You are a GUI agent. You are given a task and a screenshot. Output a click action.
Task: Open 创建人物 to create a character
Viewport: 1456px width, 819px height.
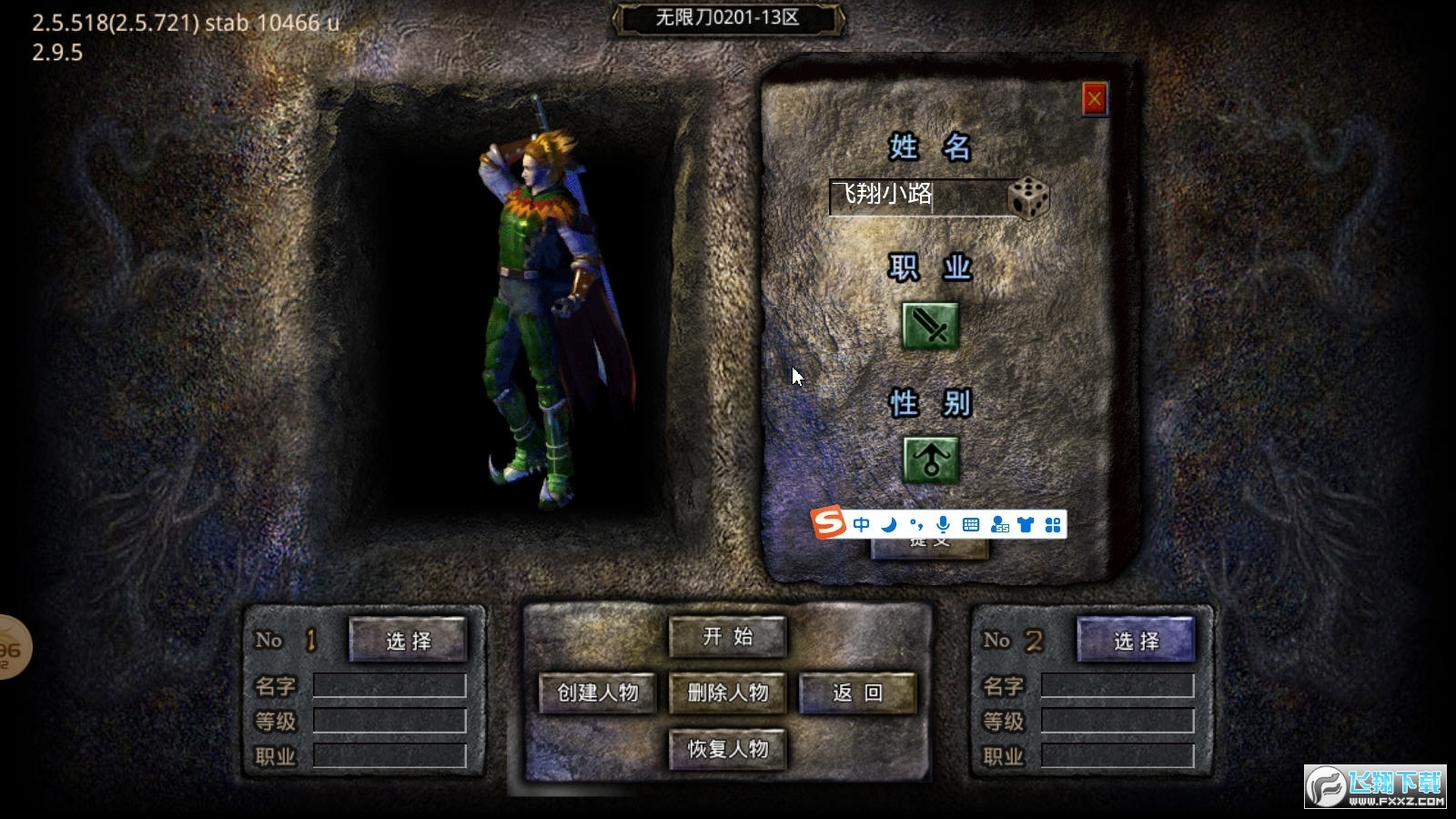point(598,693)
